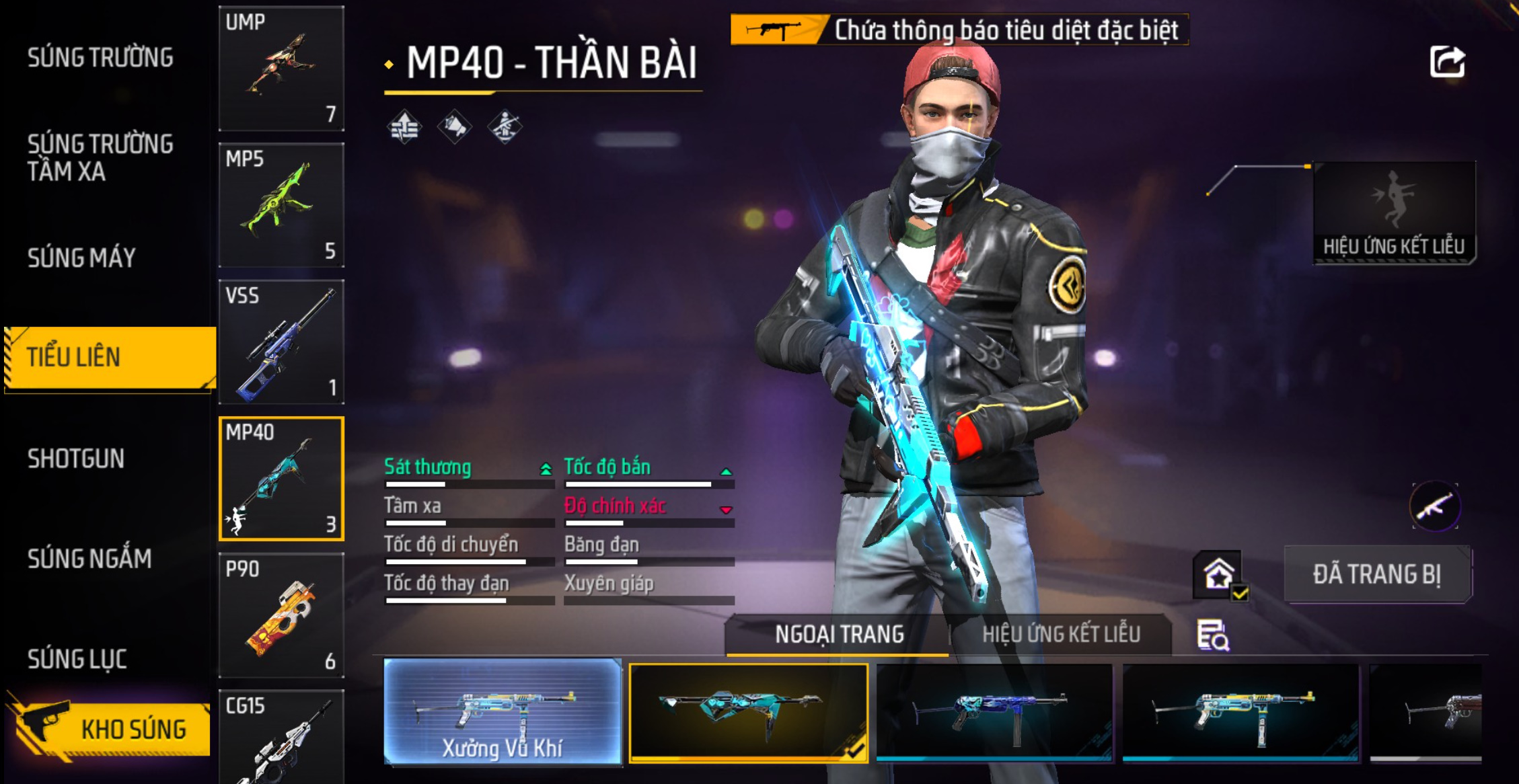1519x784 pixels.
Task: Select the Súng Trường weapon category
Action: coord(100,58)
